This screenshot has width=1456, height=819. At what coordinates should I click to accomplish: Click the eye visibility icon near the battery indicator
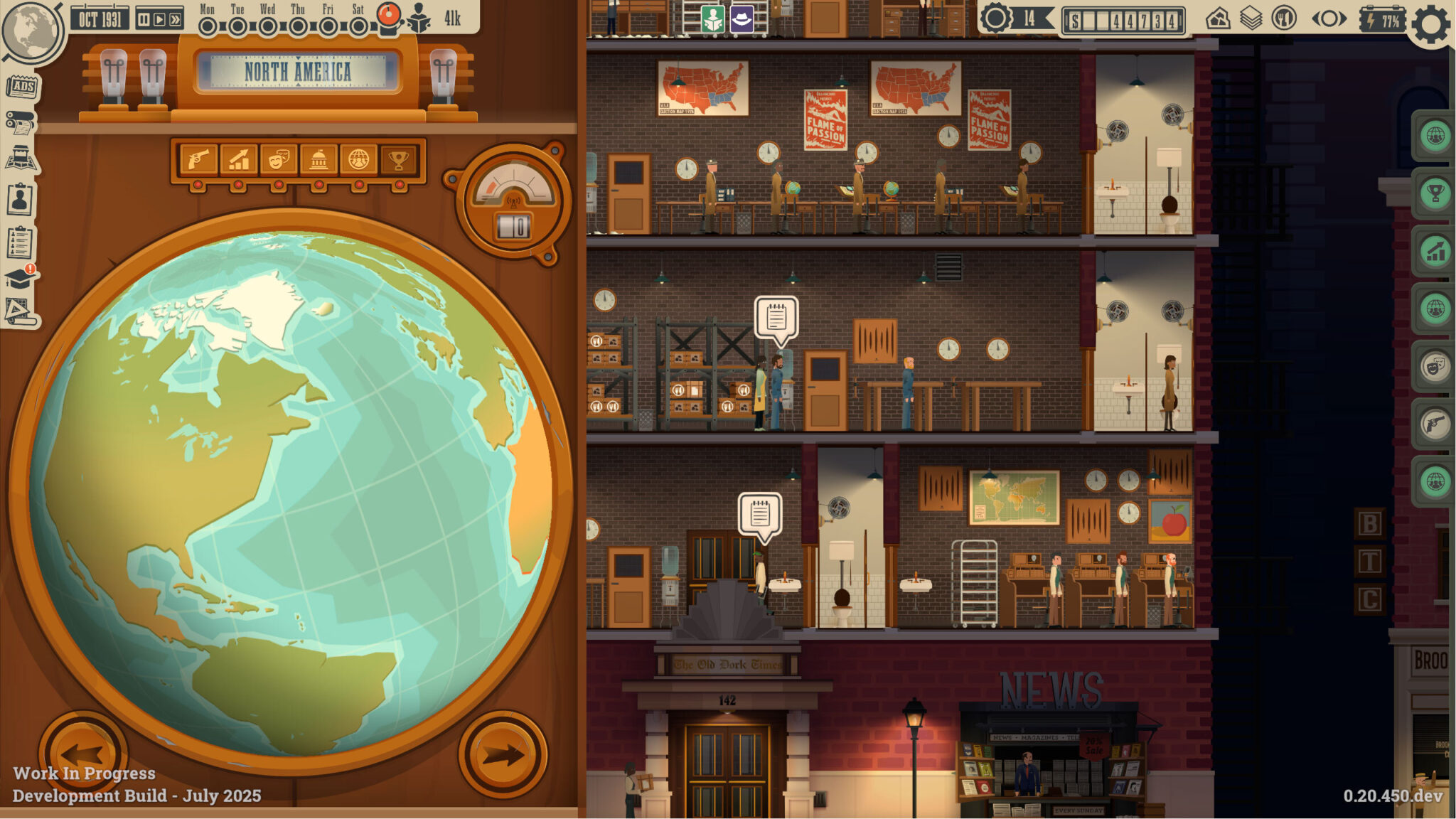pyautogui.click(x=1329, y=18)
